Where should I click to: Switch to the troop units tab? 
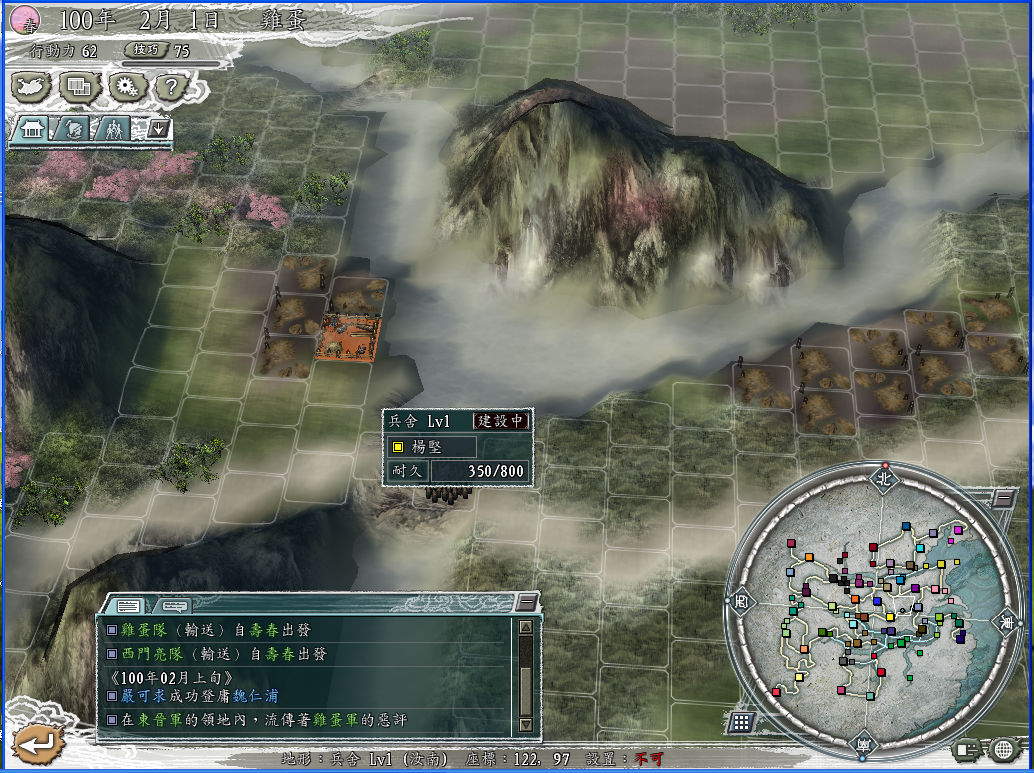tap(114, 129)
